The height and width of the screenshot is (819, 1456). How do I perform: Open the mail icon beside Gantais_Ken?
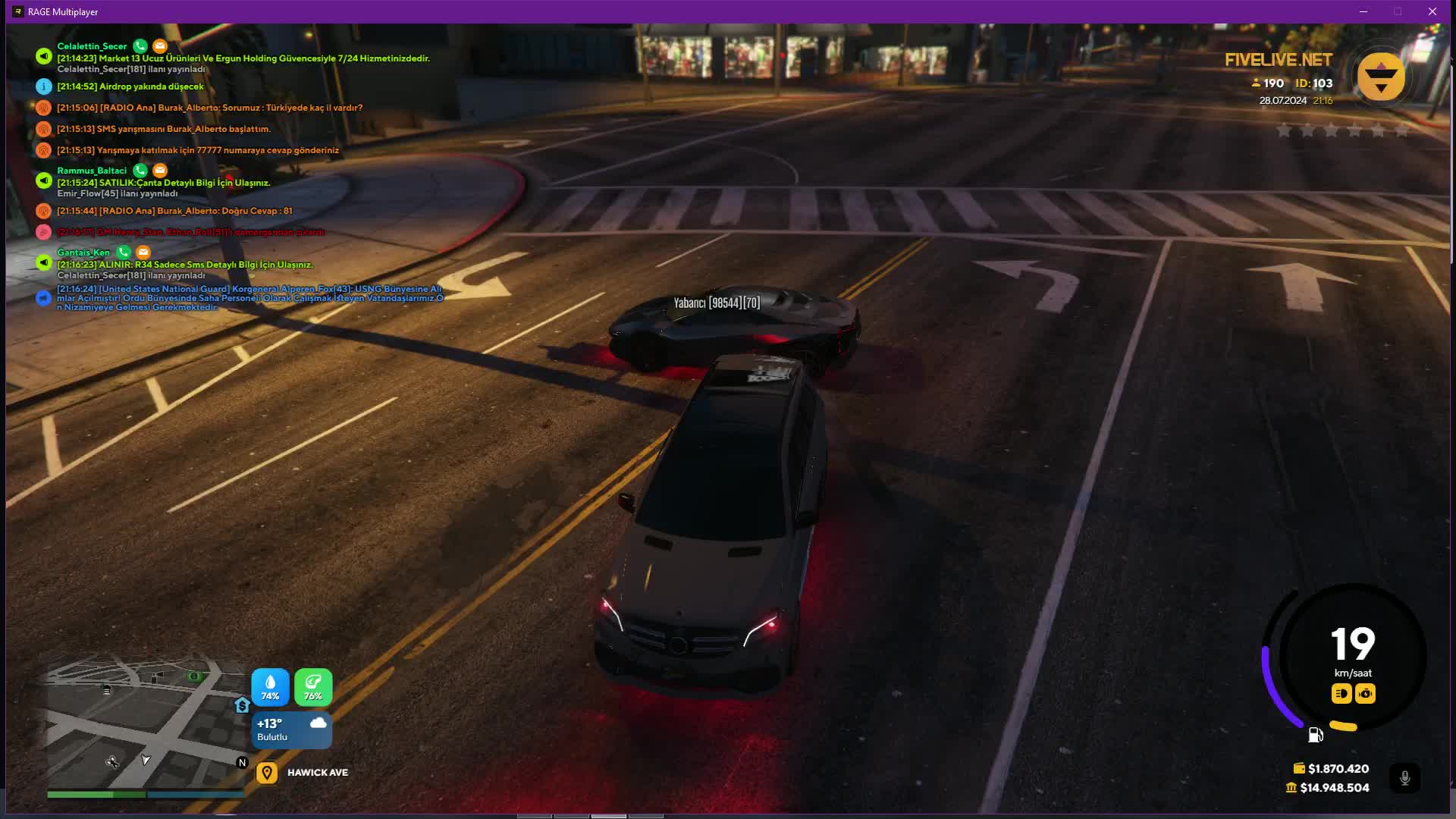point(143,253)
